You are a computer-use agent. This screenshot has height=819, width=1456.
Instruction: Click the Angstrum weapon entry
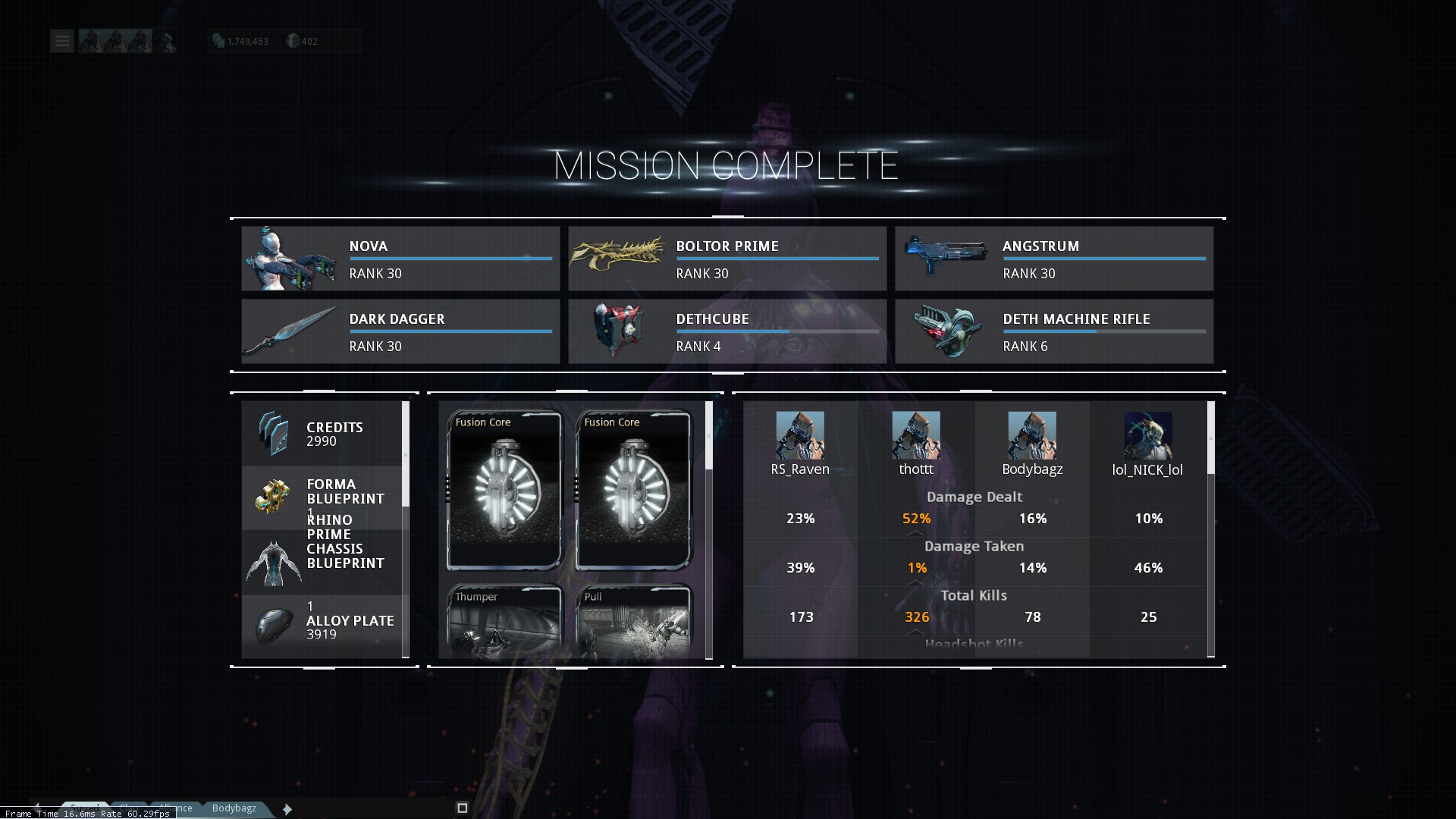click(1054, 259)
